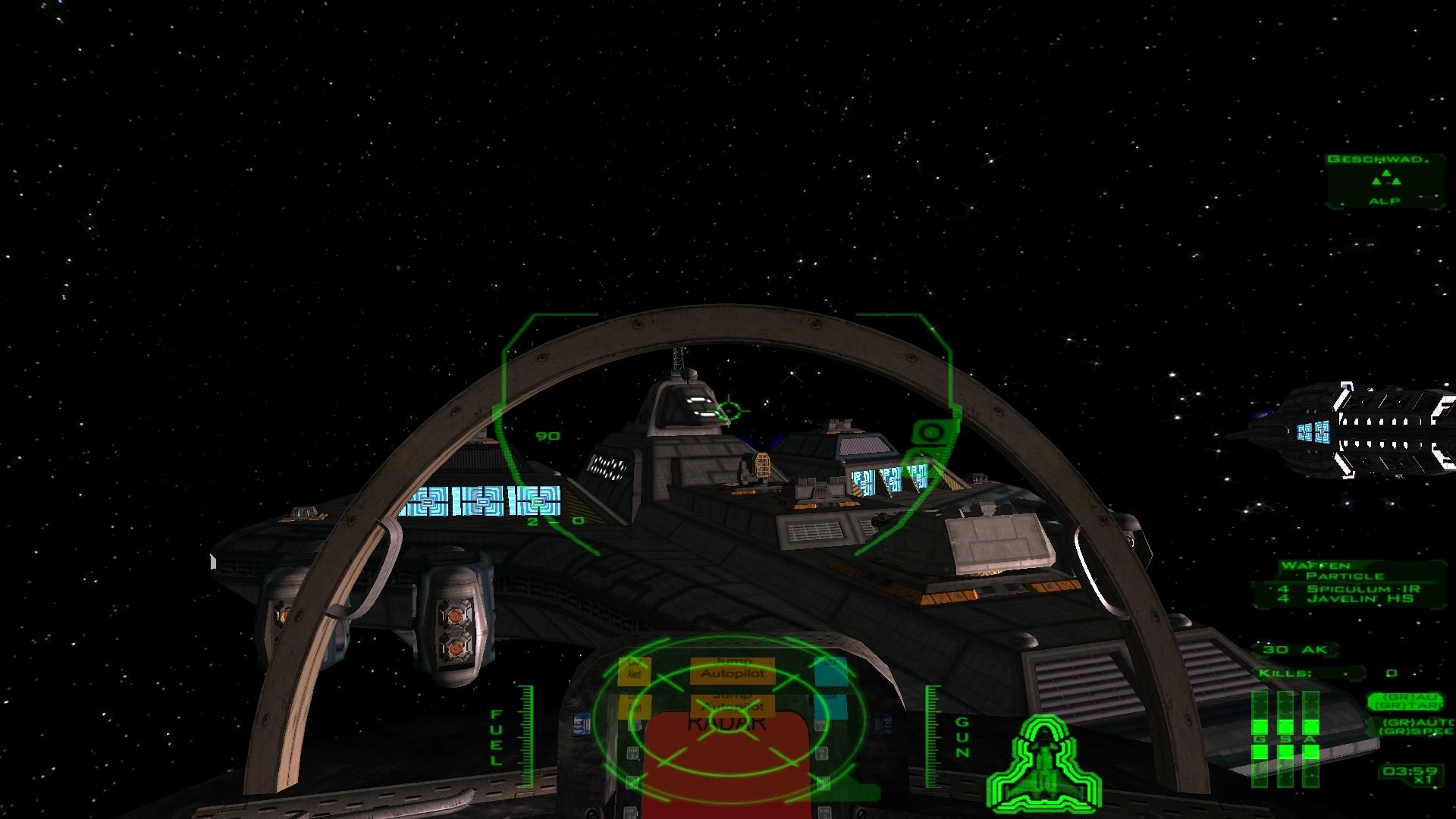
Task: Click the G energy management bar
Action: point(1260,738)
